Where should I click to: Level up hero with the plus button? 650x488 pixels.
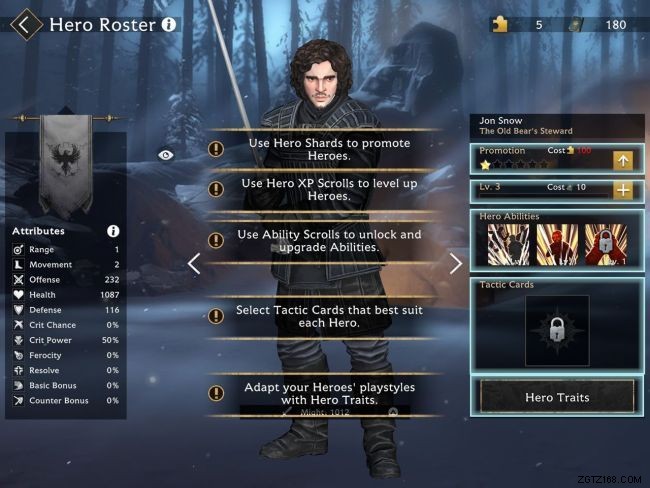coord(623,190)
